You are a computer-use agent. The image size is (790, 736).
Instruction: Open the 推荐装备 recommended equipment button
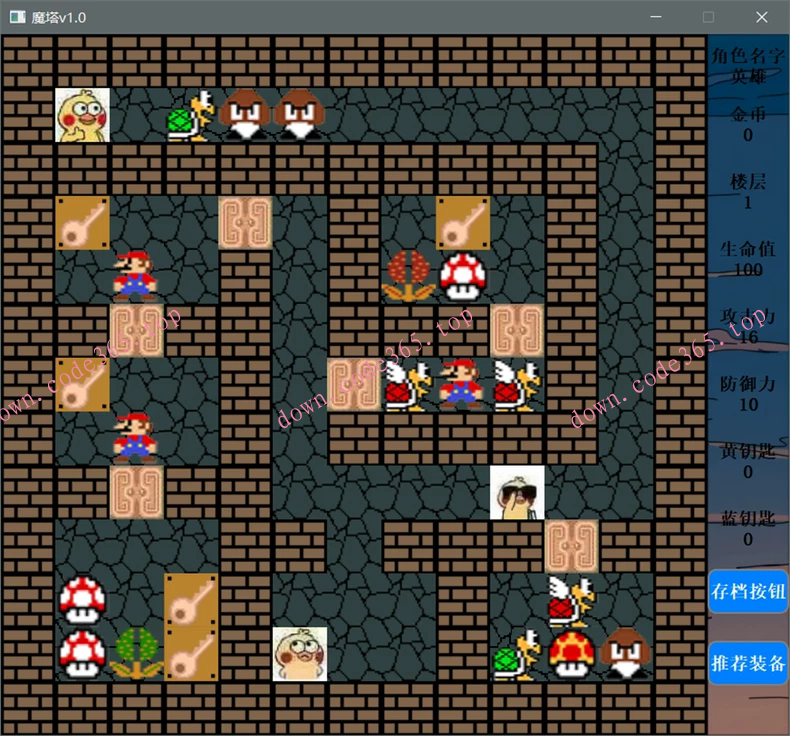coord(748,663)
